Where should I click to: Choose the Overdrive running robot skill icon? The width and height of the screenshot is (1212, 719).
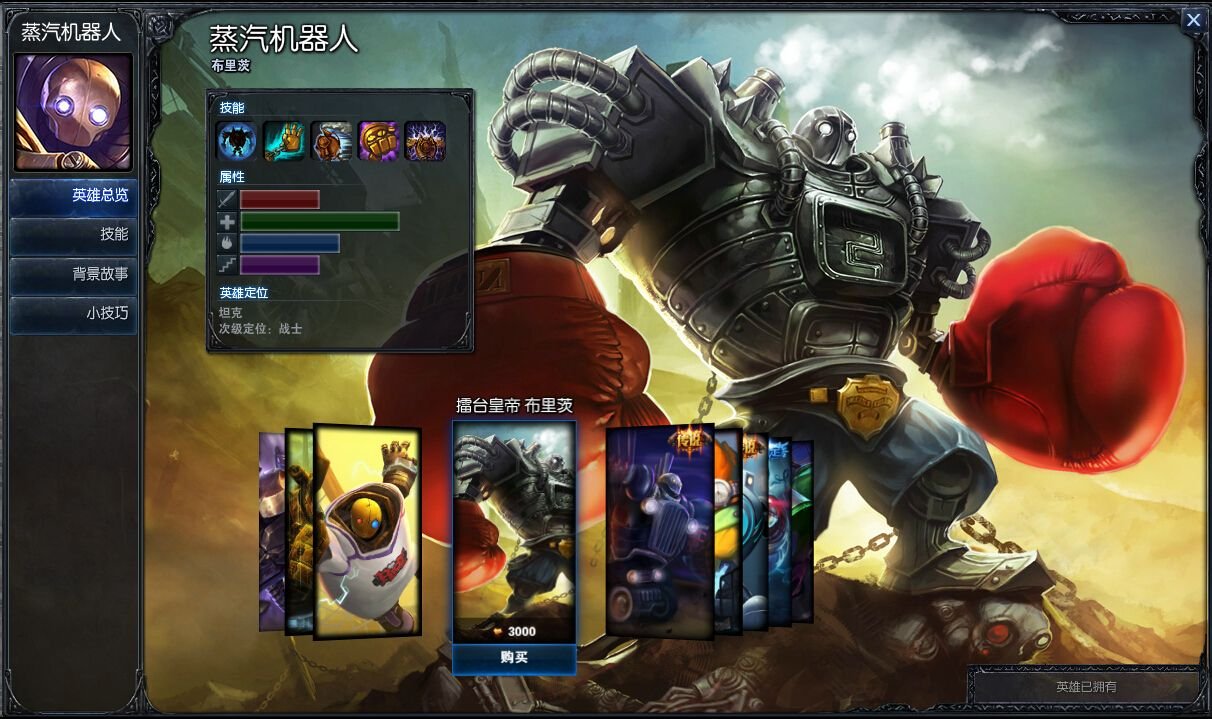coord(331,142)
